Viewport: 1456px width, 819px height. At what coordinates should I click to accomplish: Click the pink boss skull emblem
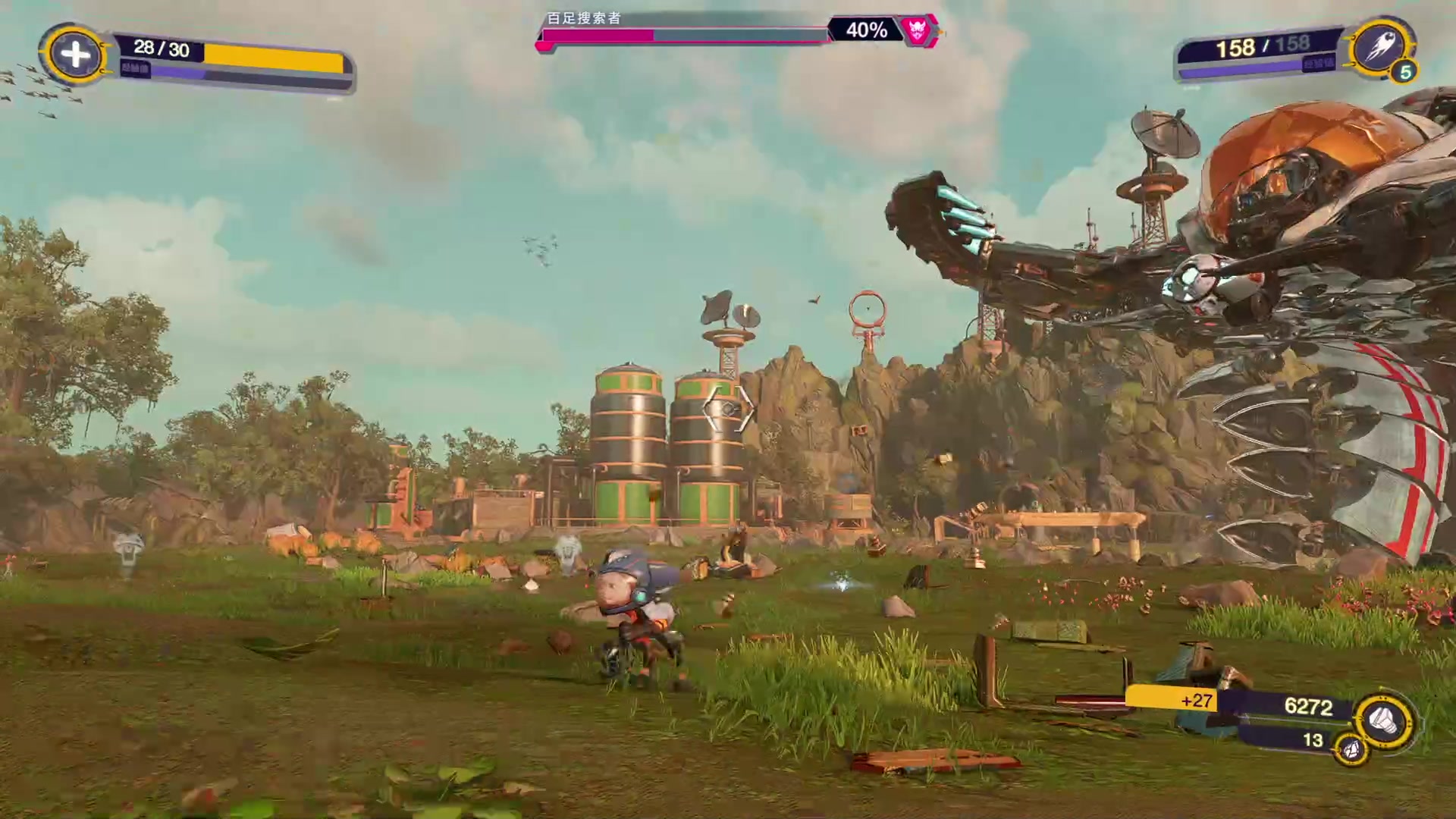pos(918,30)
